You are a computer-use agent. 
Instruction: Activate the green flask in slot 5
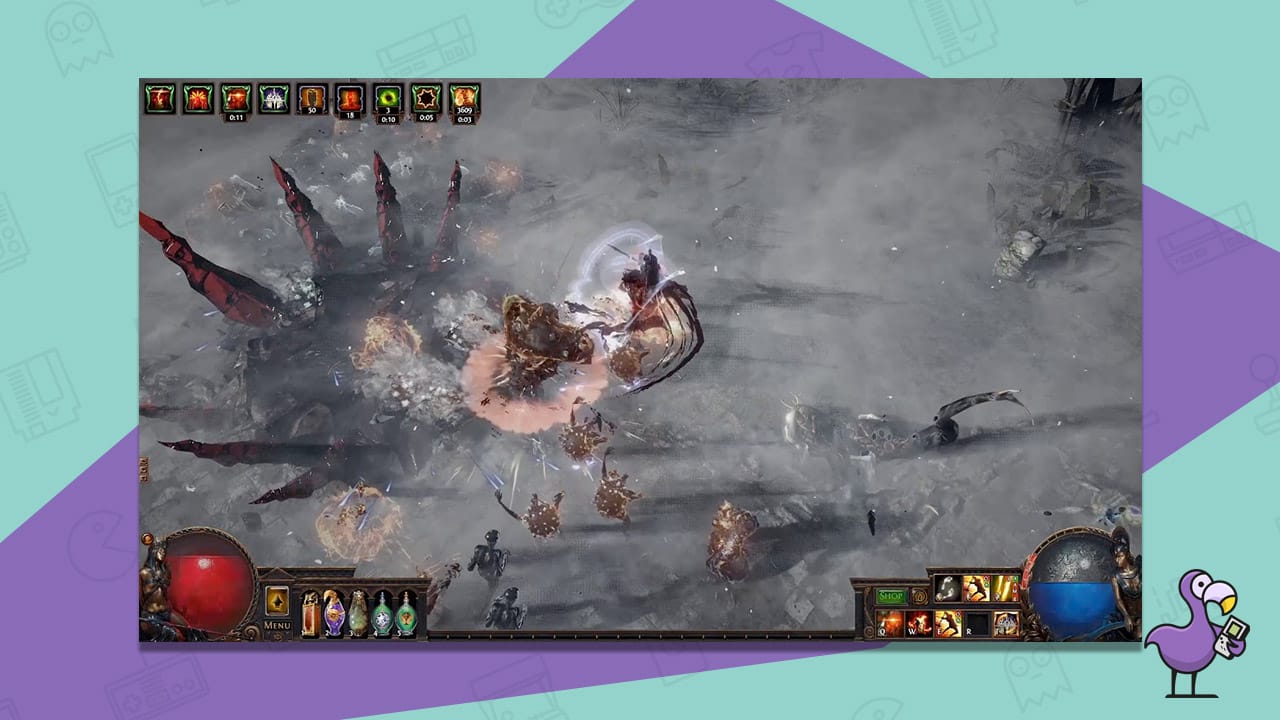pos(406,612)
